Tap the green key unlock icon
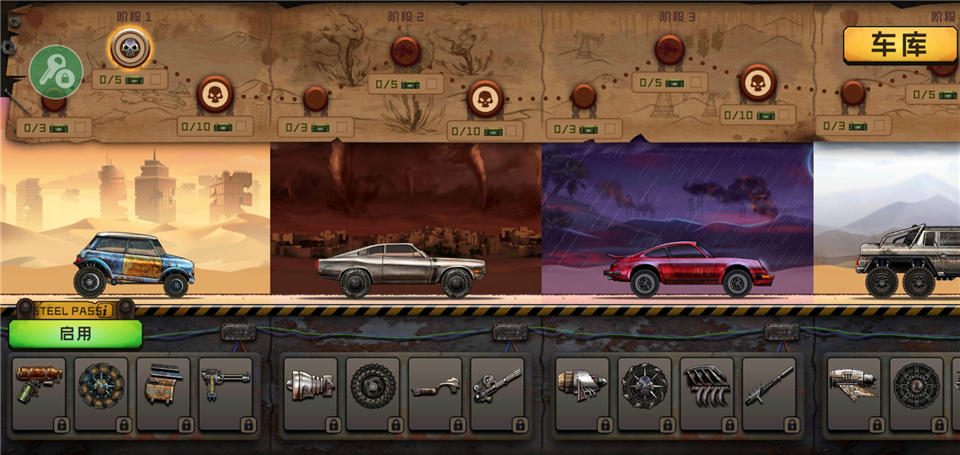 click(56, 71)
